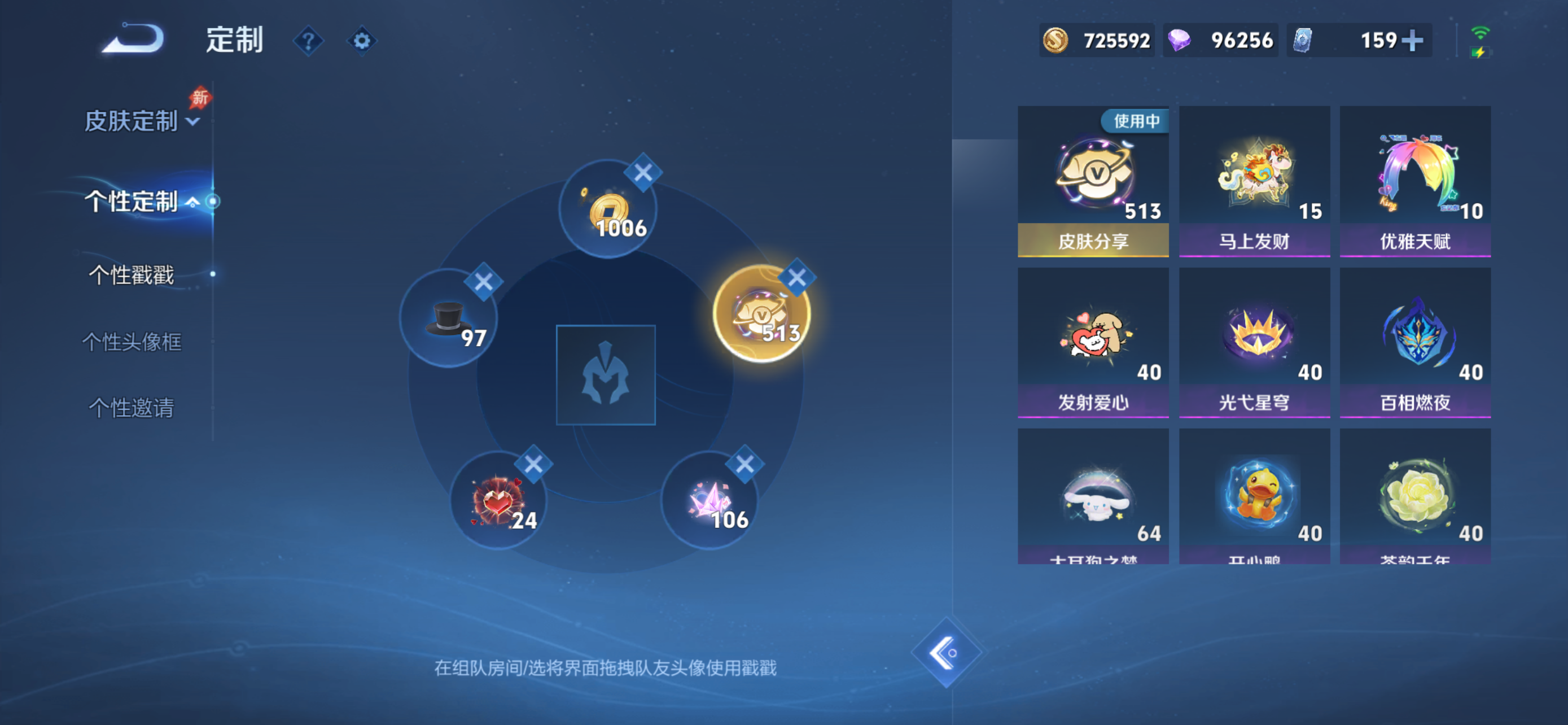Viewport: 1568px width, 725px height.
Task: Open the settings gear at the top
Action: [x=362, y=40]
